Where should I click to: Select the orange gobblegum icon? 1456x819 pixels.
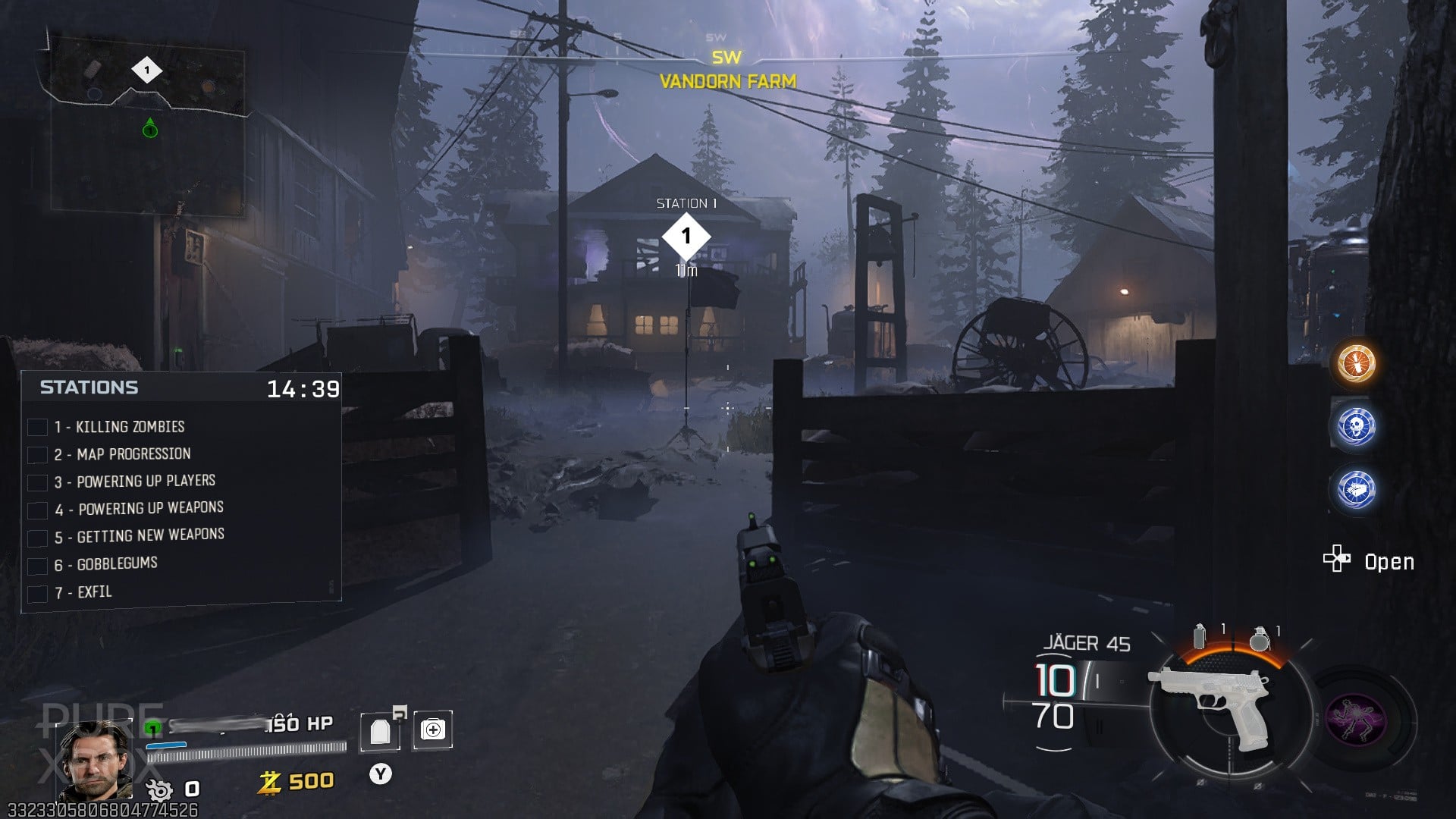point(1356,362)
